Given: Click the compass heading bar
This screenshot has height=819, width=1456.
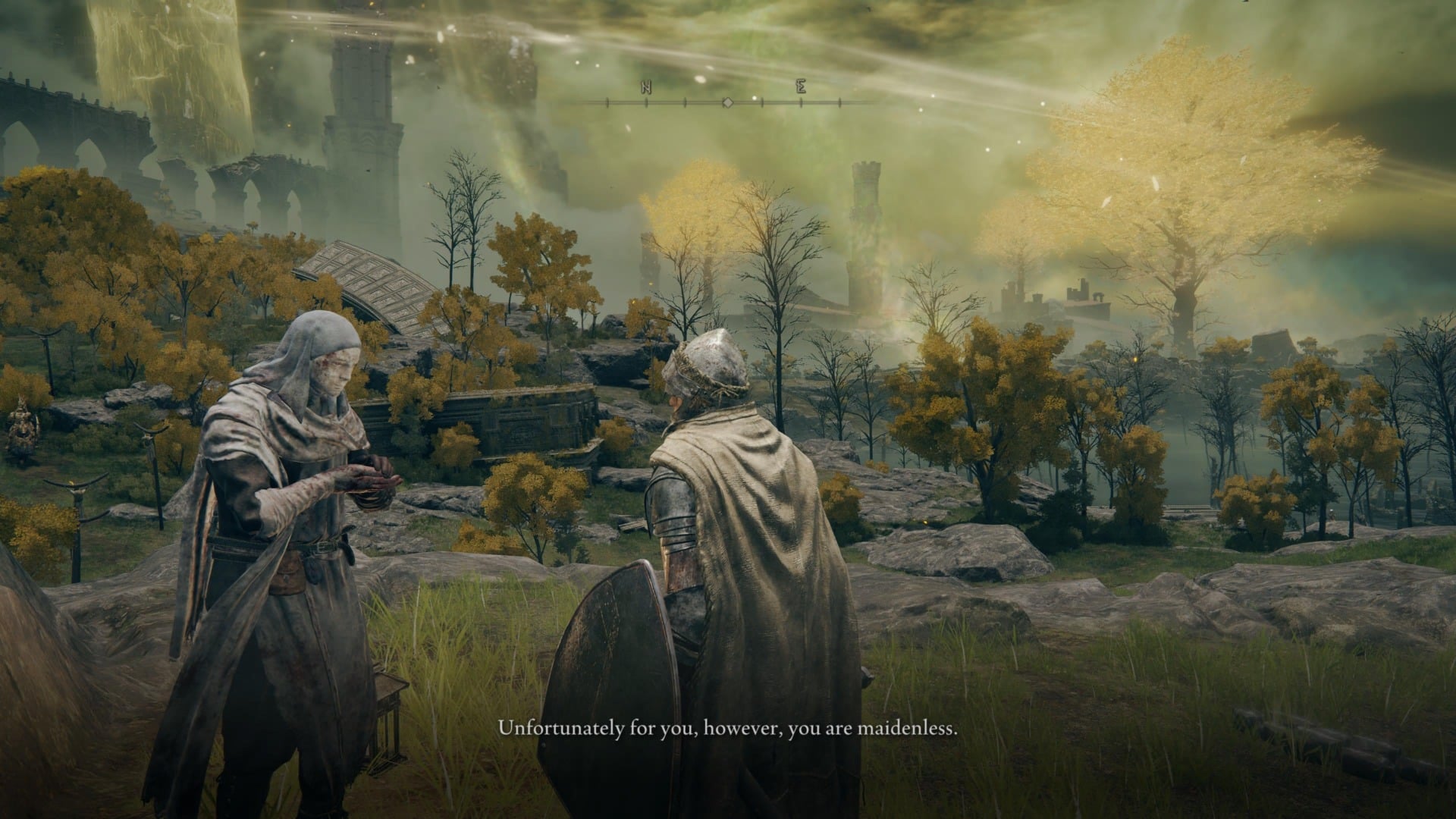Looking at the screenshot, I should [726, 101].
